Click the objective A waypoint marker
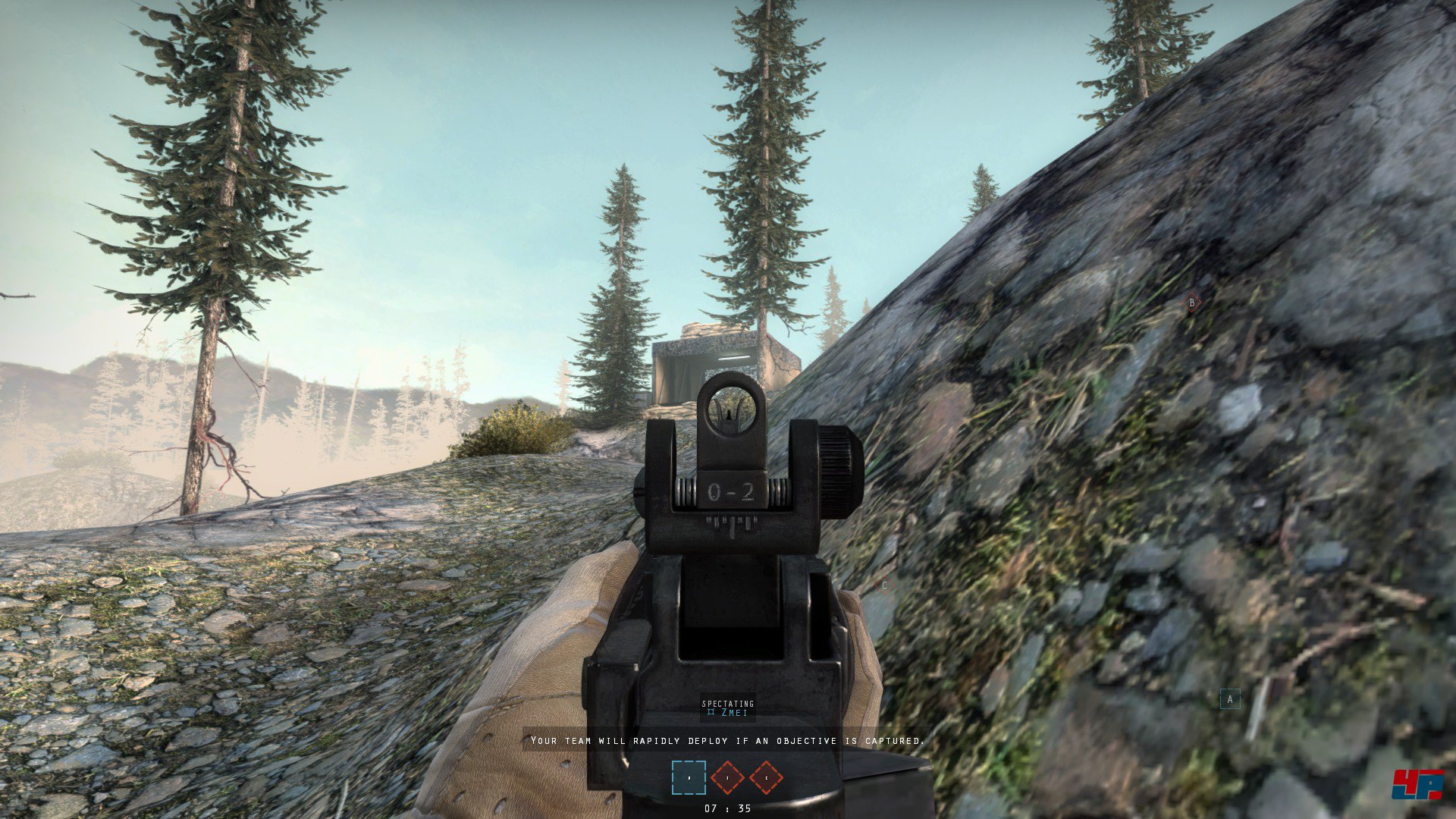 1230,699
